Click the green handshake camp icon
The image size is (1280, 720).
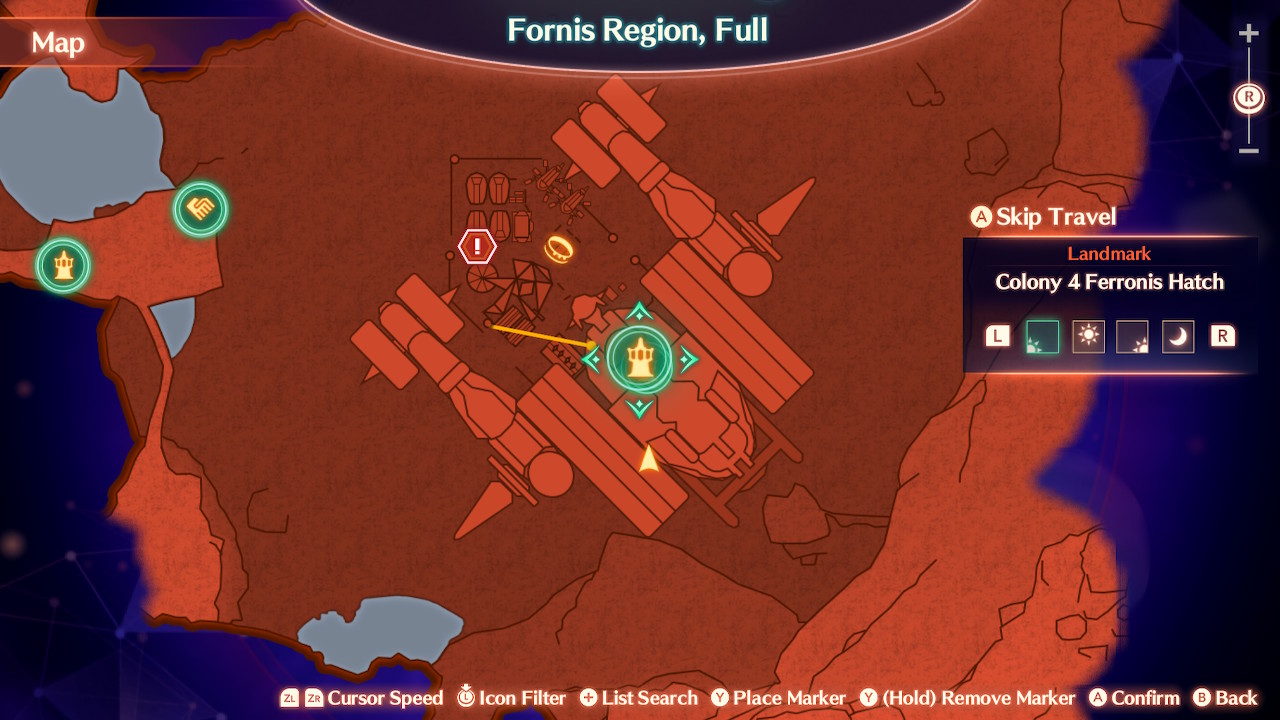[x=199, y=210]
